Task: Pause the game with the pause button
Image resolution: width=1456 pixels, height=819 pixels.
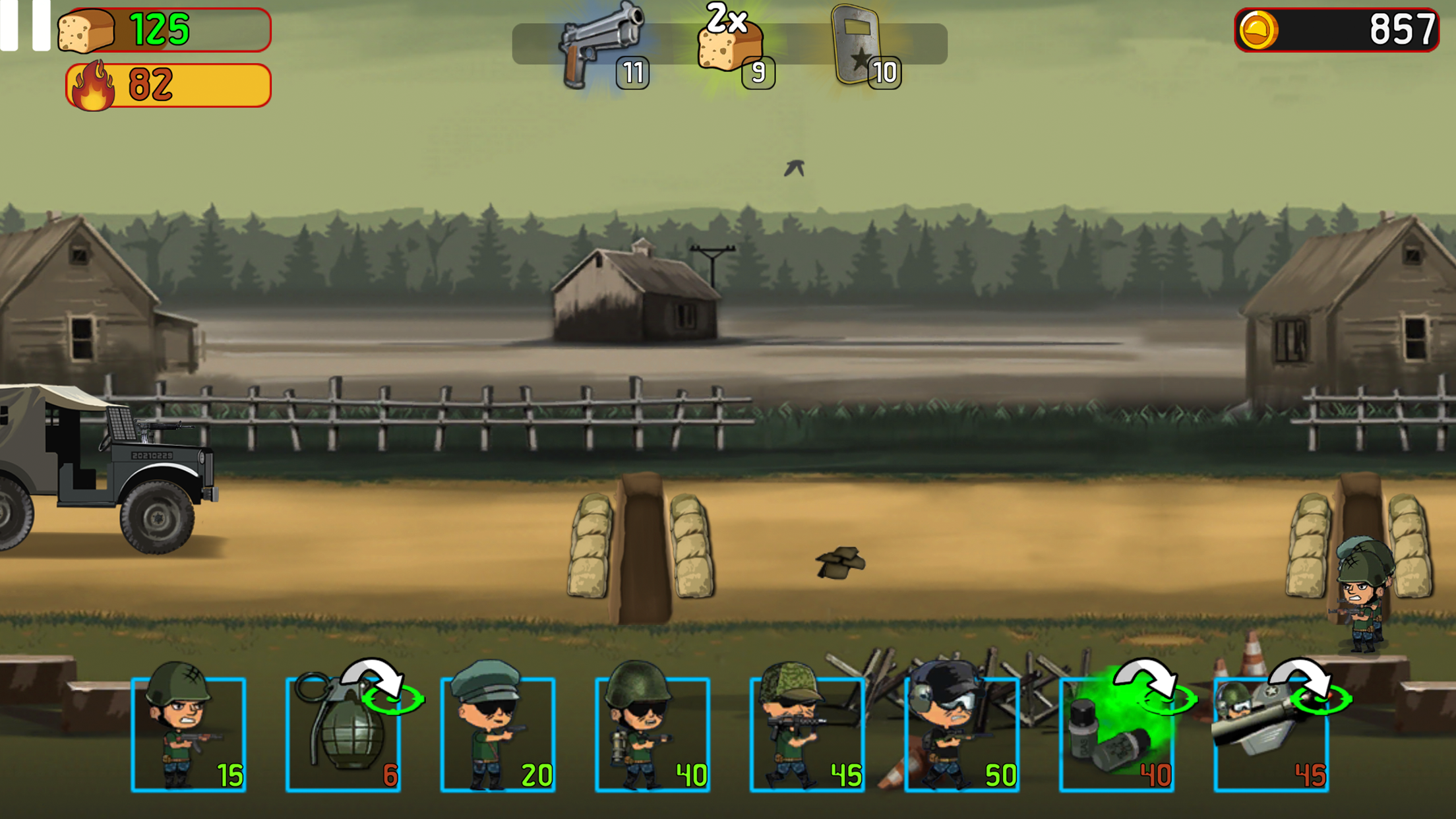Action: click(25, 25)
